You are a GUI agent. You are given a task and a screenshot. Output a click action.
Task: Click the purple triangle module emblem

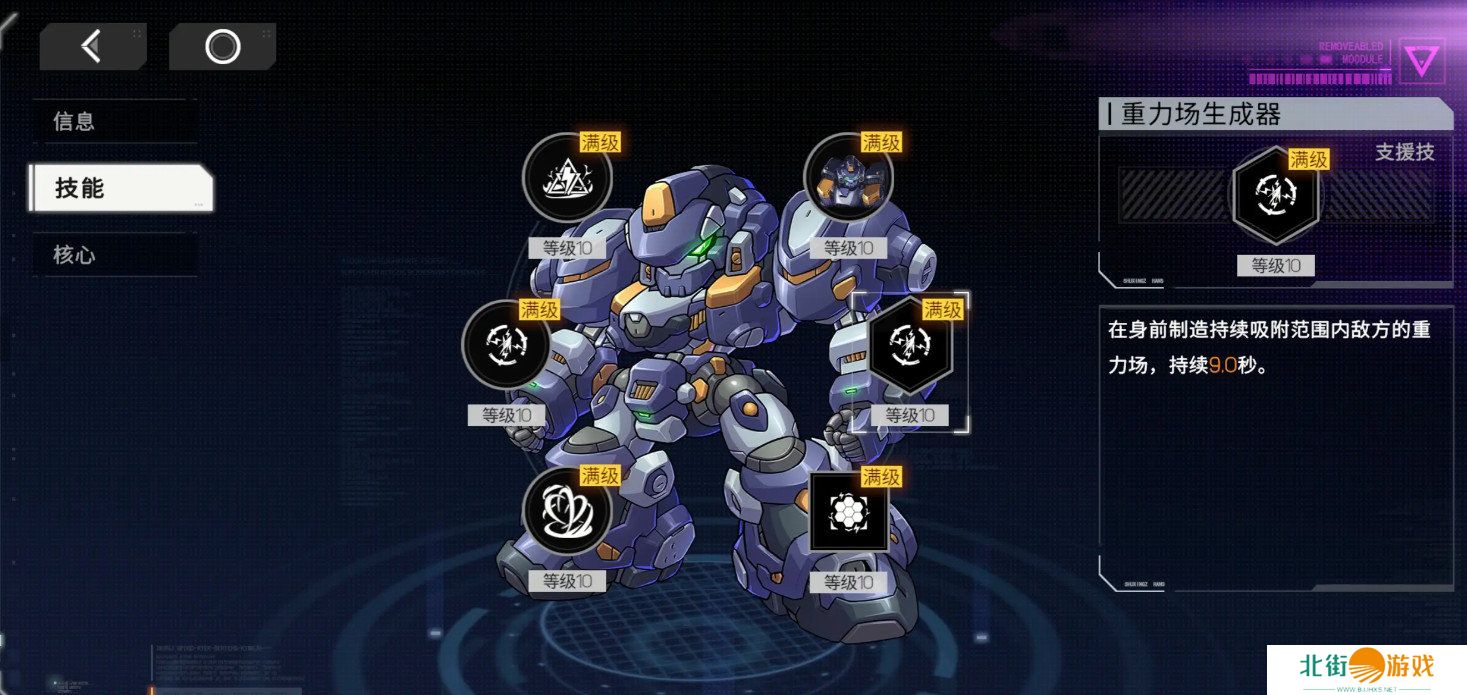pyautogui.click(x=1420, y=61)
